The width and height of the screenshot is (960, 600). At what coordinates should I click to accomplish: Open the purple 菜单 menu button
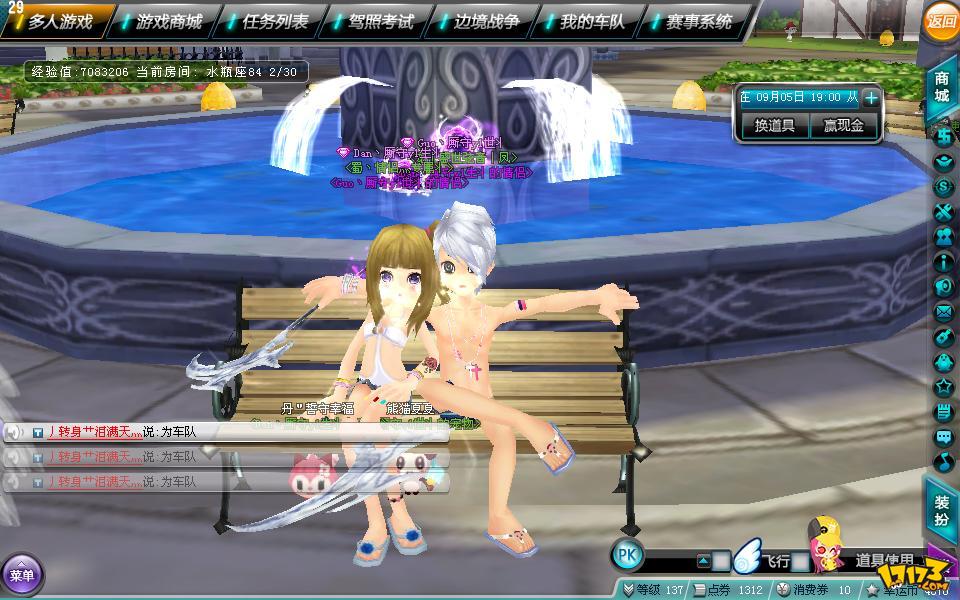click(x=20, y=575)
